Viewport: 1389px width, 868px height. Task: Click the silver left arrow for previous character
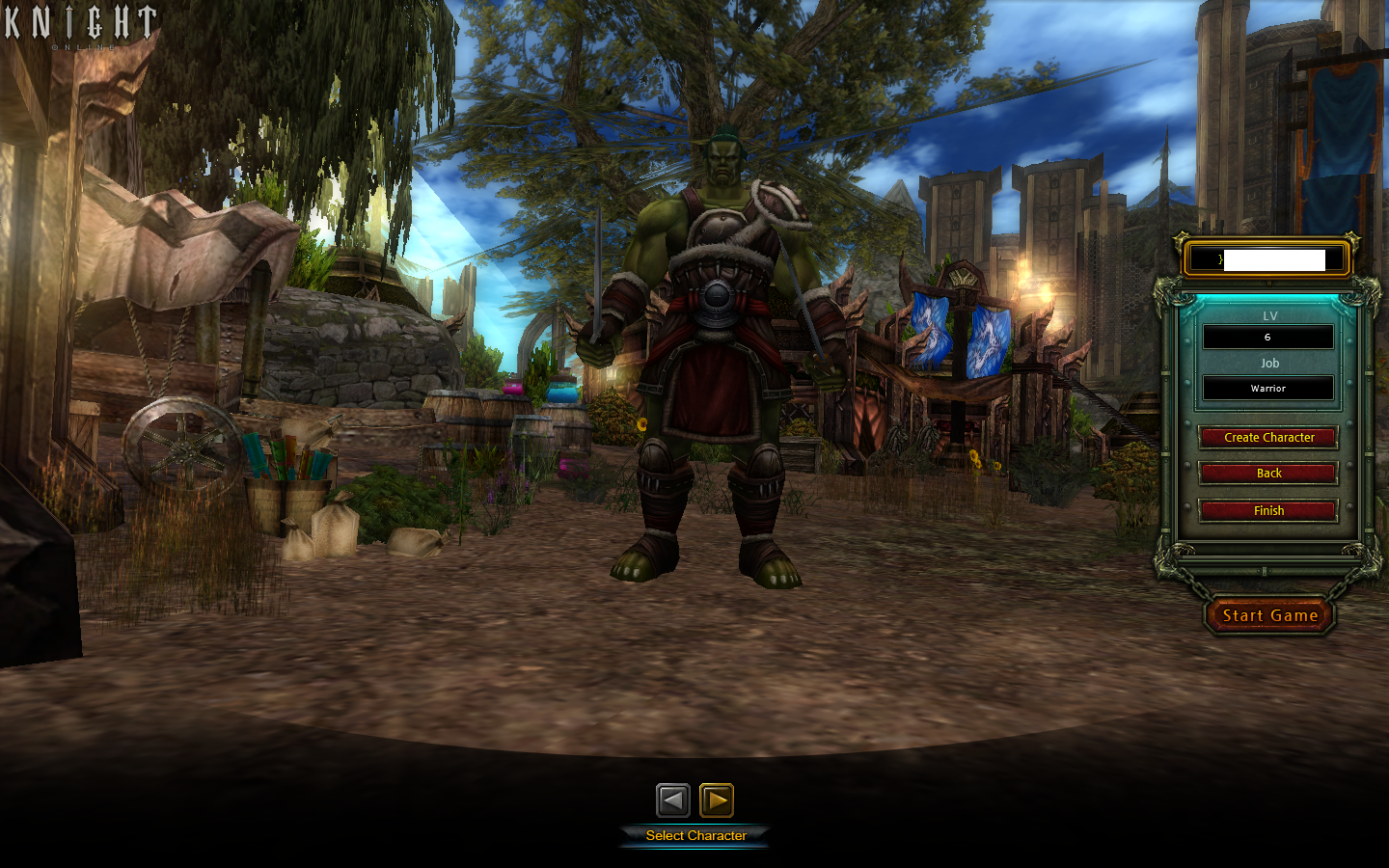[x=674, y=799]
